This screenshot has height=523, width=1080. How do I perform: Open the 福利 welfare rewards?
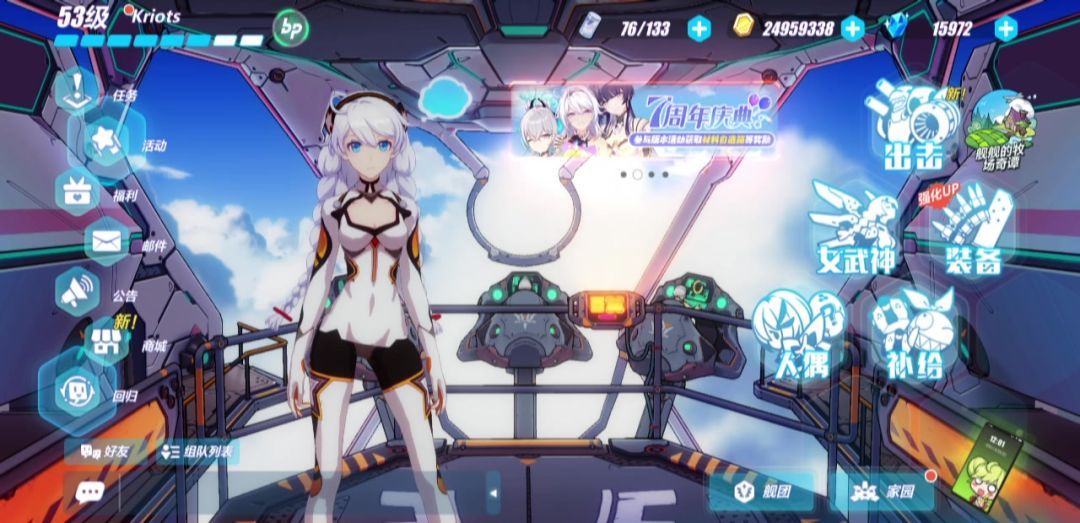tap(78, 192)
